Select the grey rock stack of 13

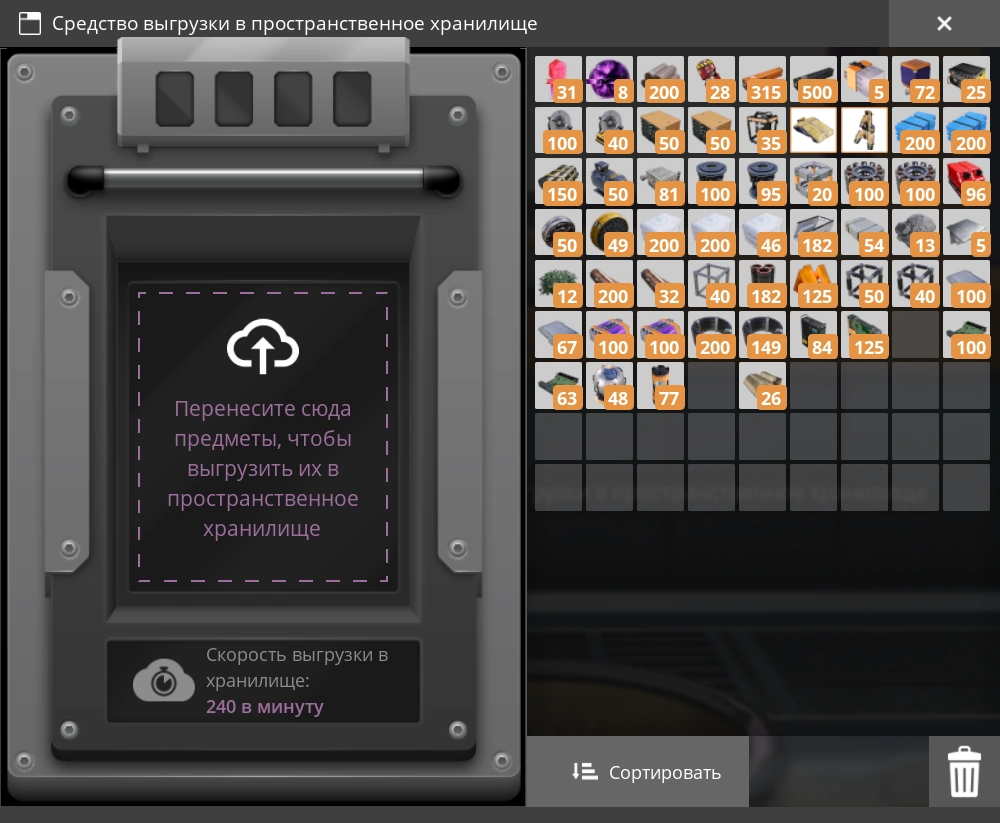(x=915, y=233)
